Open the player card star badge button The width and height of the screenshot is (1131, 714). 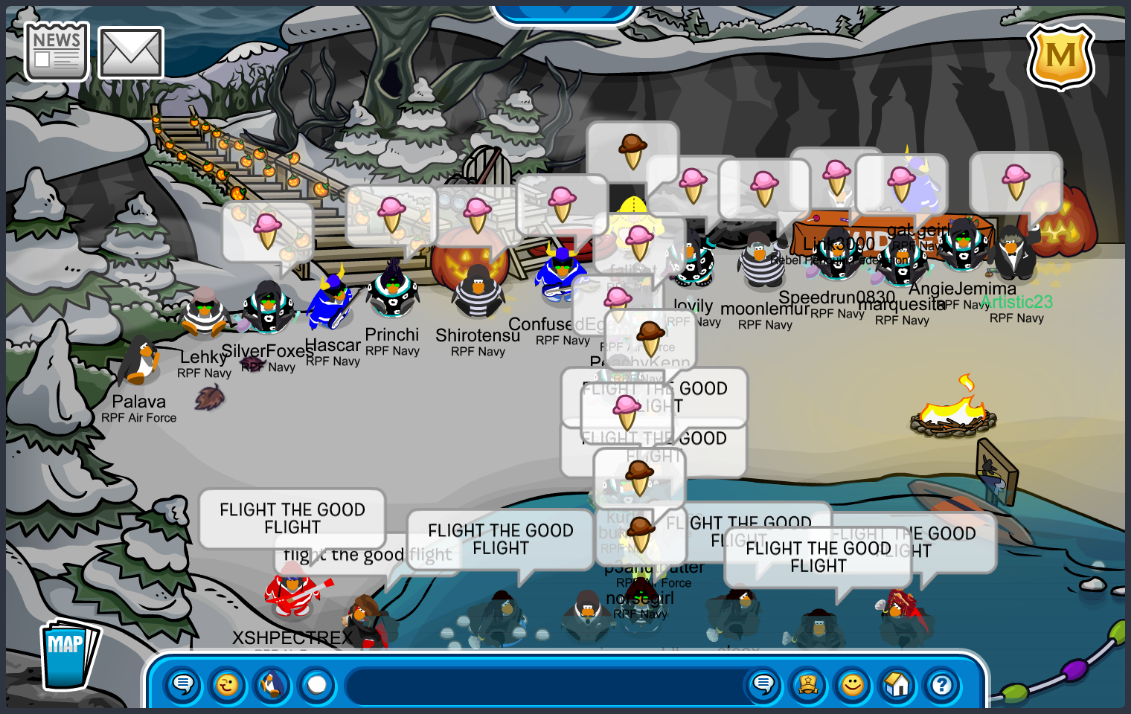(808, 685)
